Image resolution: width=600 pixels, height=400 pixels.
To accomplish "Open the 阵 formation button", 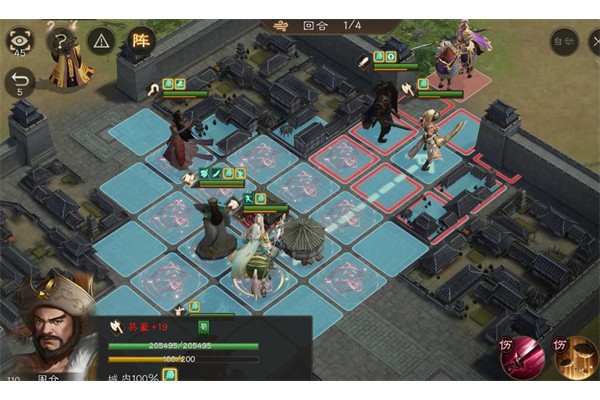I will (x=141, y=40).
